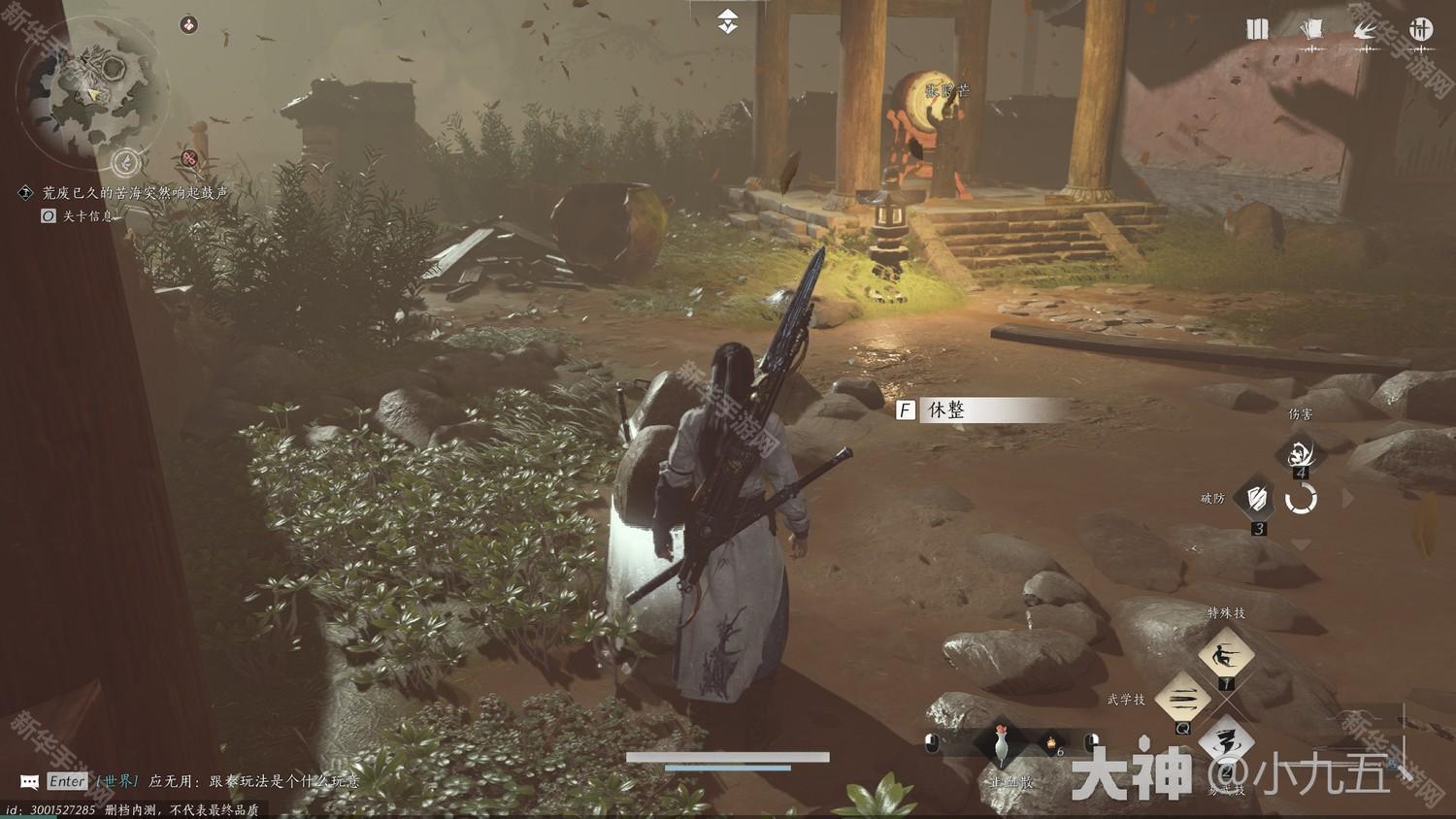Click the circular wing icon below the minimap

[x=125, y=162]
